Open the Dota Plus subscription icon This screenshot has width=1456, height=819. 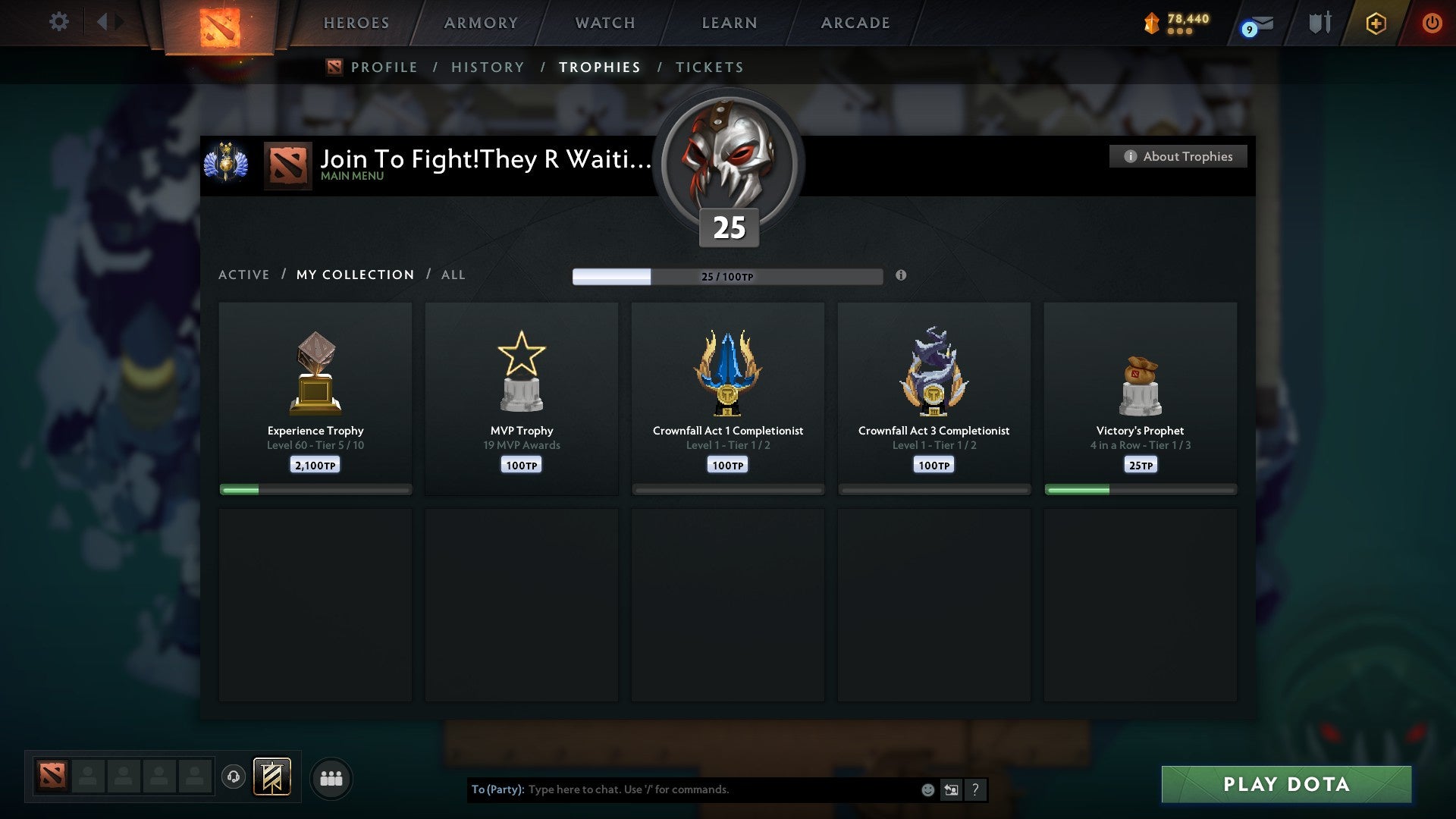click(x=1376, y=24)
